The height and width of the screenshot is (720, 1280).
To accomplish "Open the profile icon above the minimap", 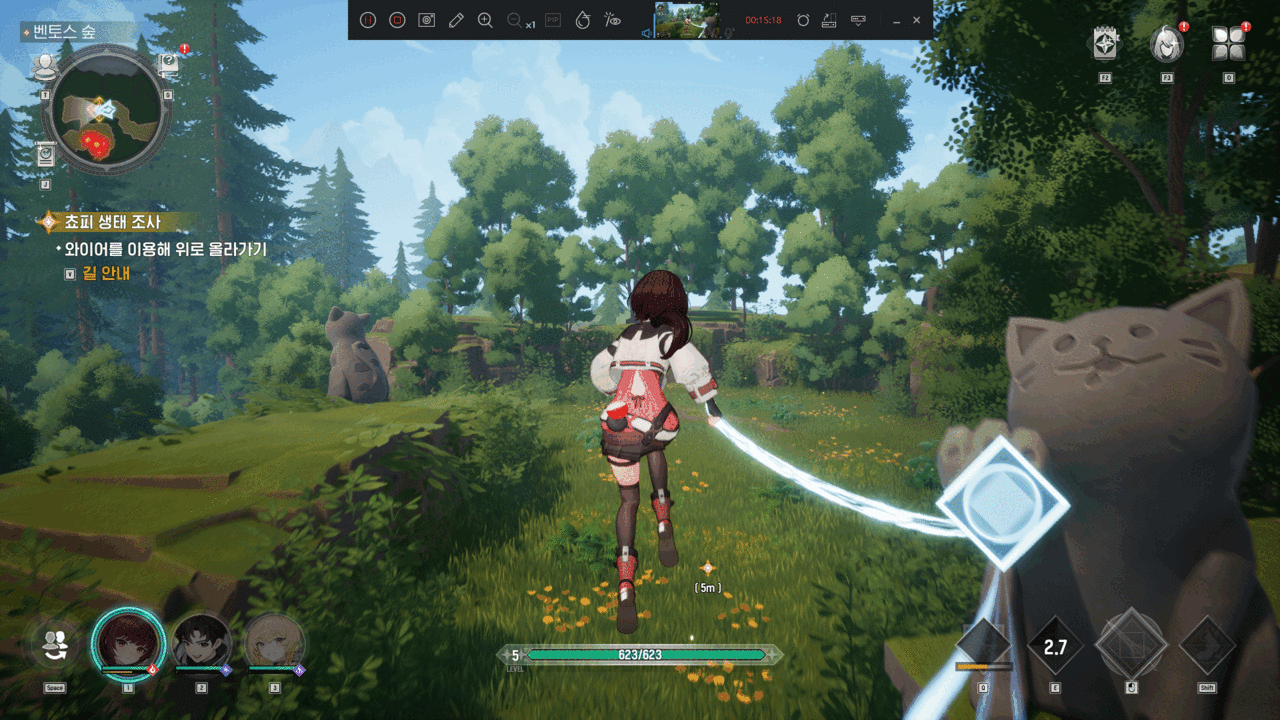I will (45, 66).
